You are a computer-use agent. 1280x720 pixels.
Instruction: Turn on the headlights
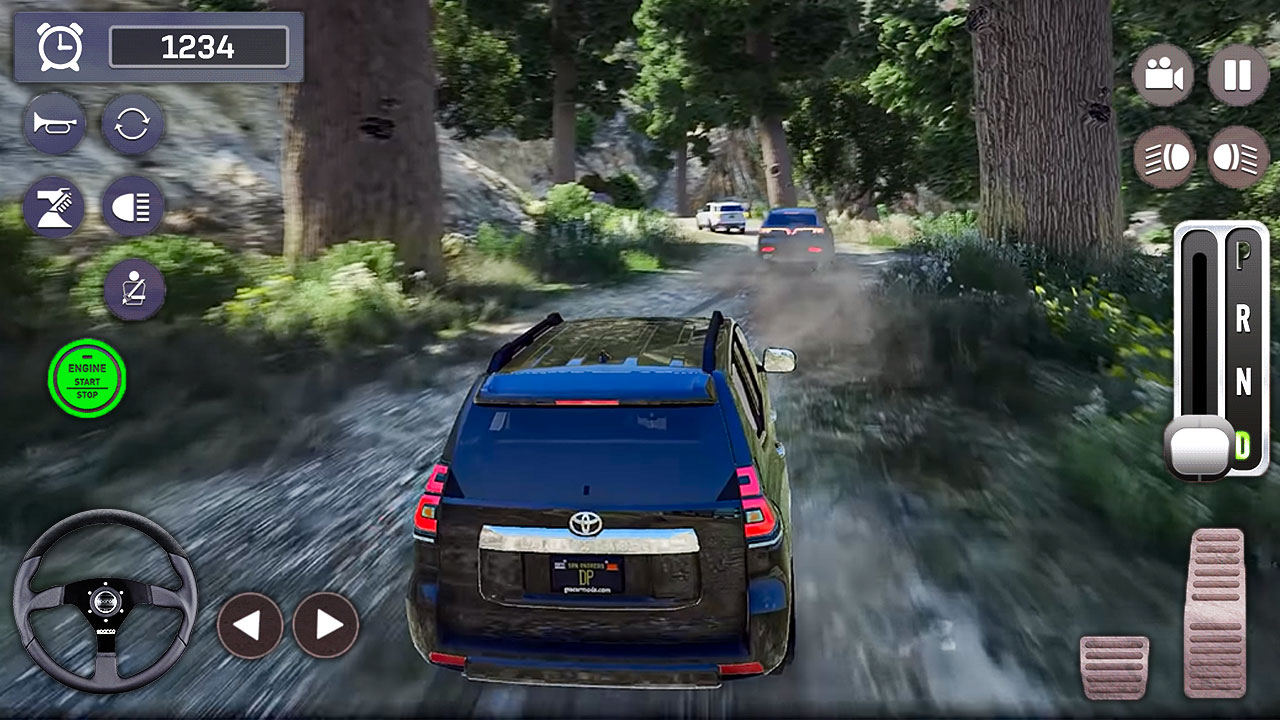point(131,204)
